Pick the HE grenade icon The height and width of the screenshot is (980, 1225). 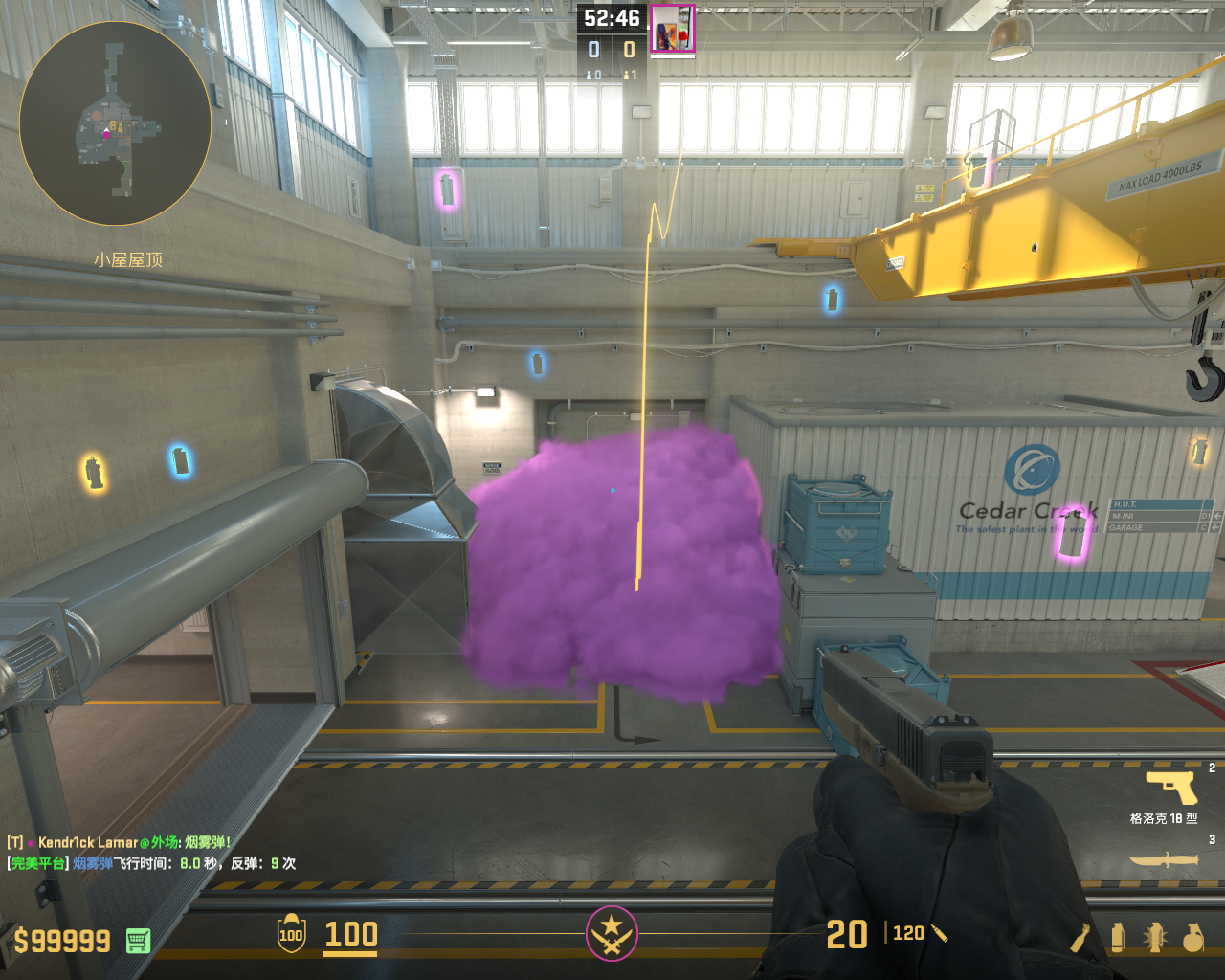click(x=1192, y=938)
